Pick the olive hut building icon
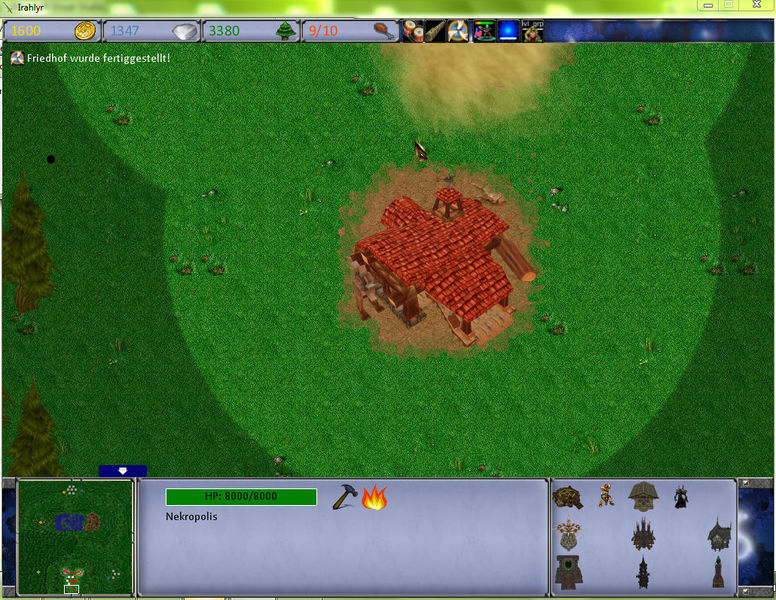This screenshot has height=600, width=776. coord(642,495)
